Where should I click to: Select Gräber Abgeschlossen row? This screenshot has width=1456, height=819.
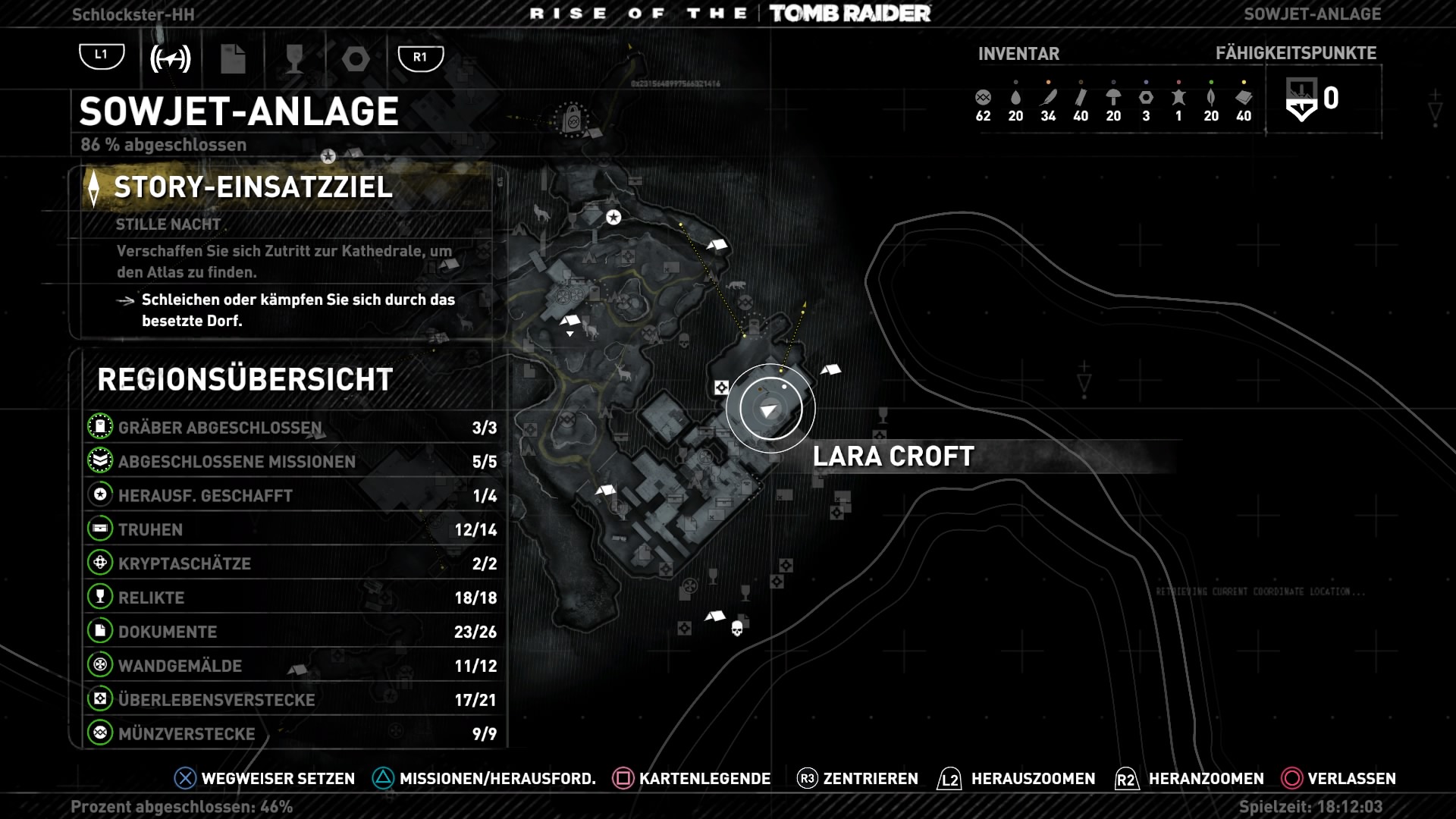pos(292,428)
